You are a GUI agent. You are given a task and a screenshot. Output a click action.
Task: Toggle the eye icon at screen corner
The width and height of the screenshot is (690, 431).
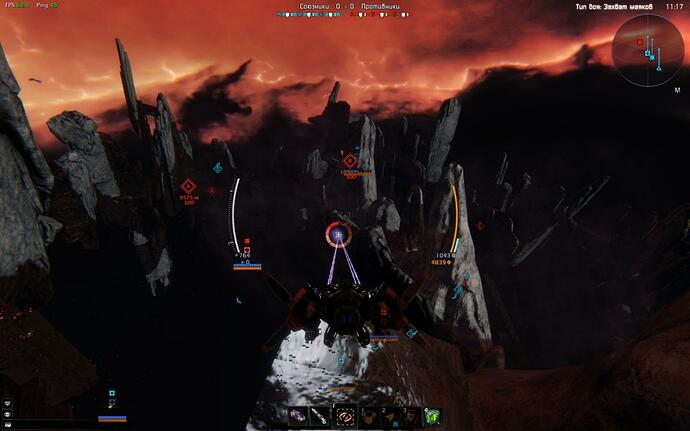[x=7, y=413]
